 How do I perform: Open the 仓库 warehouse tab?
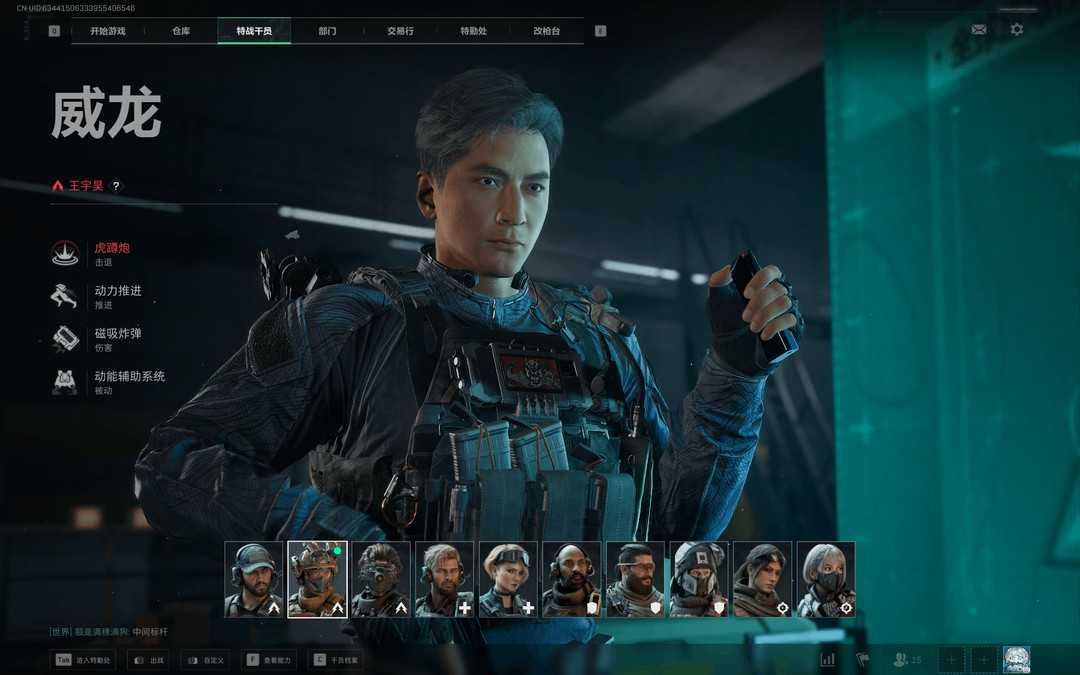tap(181, 31)
